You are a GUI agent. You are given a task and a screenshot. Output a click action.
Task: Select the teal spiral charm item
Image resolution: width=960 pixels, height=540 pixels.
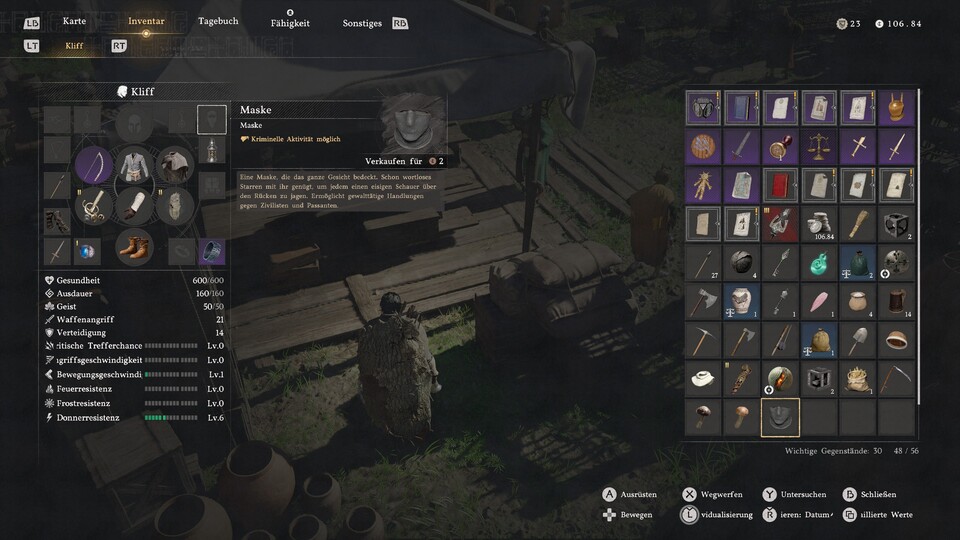coord(819,262)
